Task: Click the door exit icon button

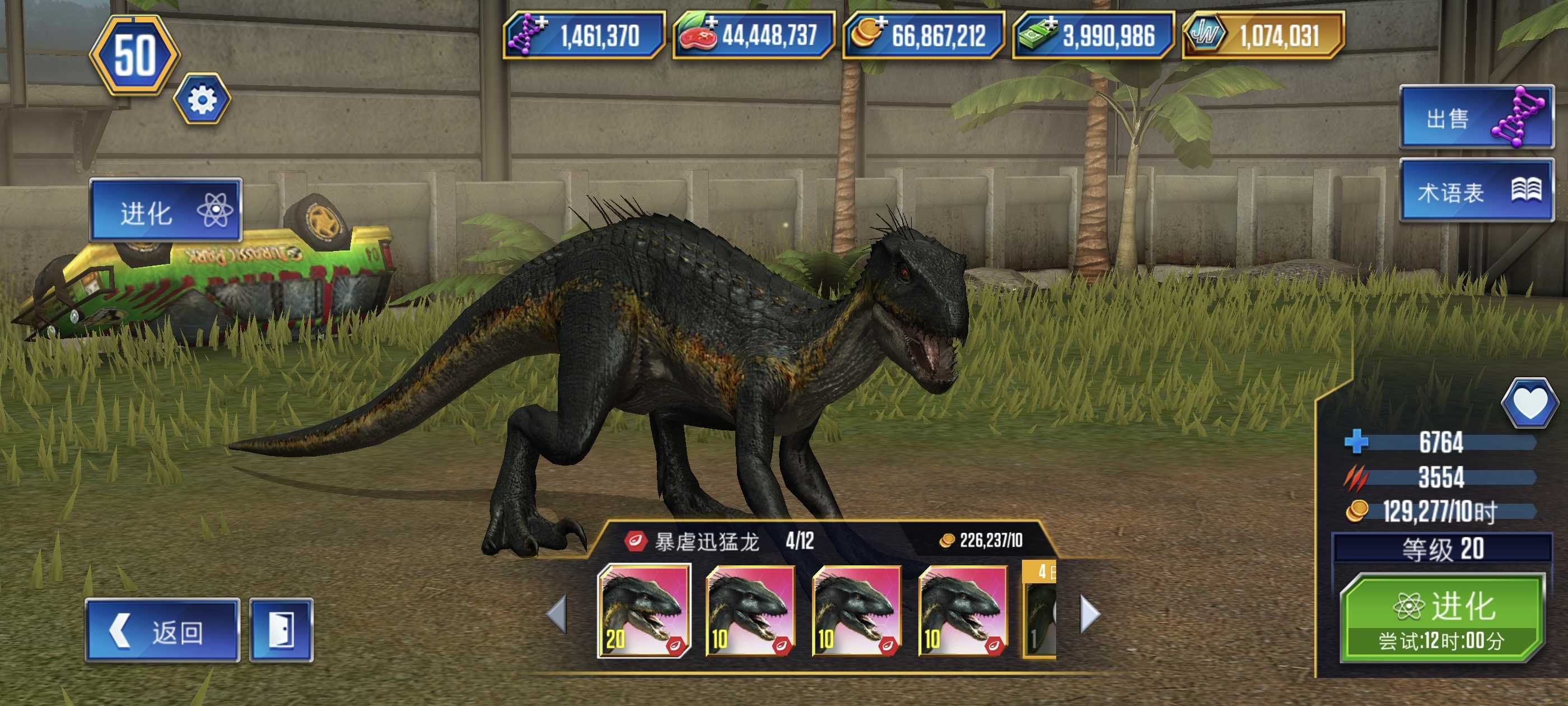Action: coord(282,630)
